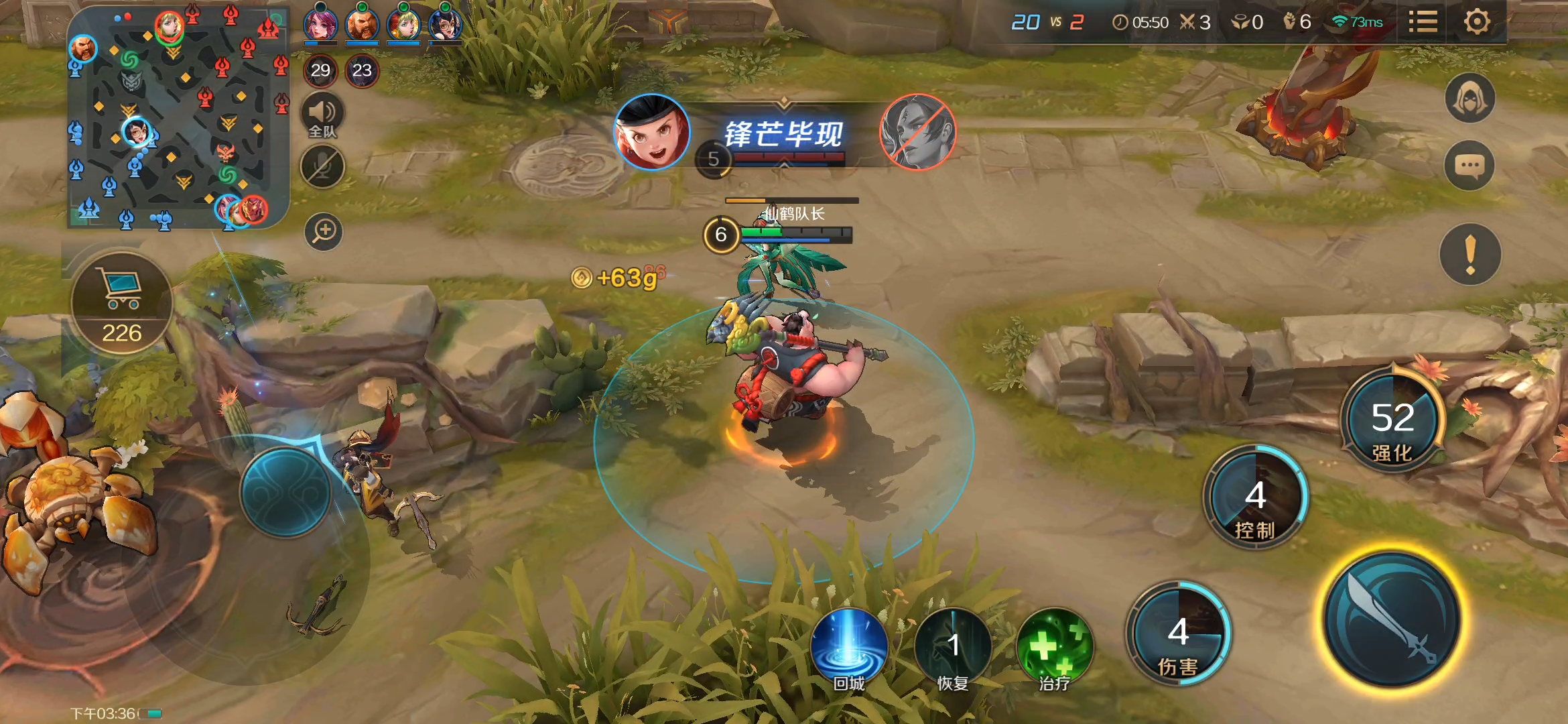1568x724 pixels.
Task: Toggle the 全队 team voice speaker
Action: pos(322,115)
